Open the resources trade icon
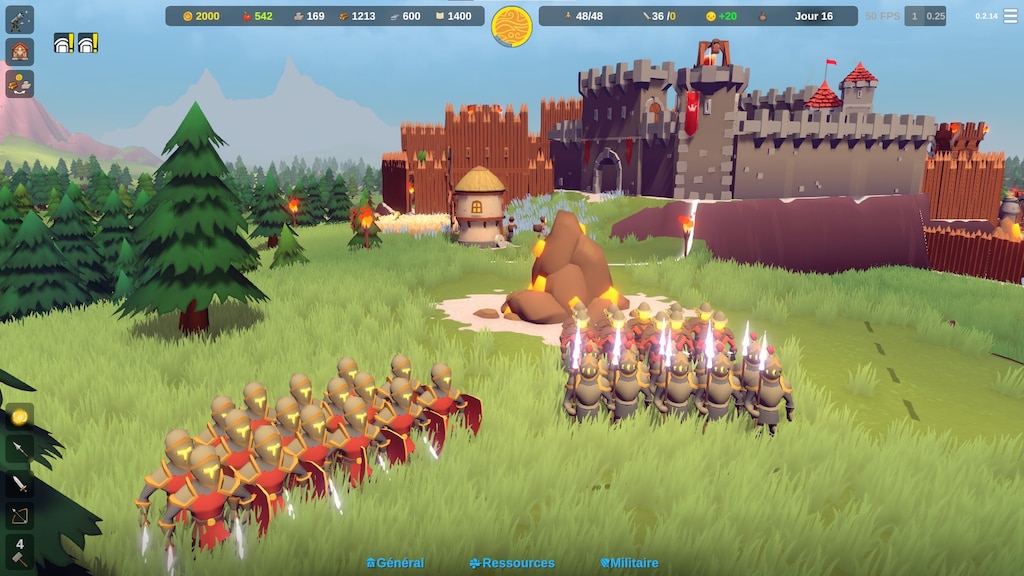Image resolution: width=1024 pixels, height=576 pixels. point(20,83)
